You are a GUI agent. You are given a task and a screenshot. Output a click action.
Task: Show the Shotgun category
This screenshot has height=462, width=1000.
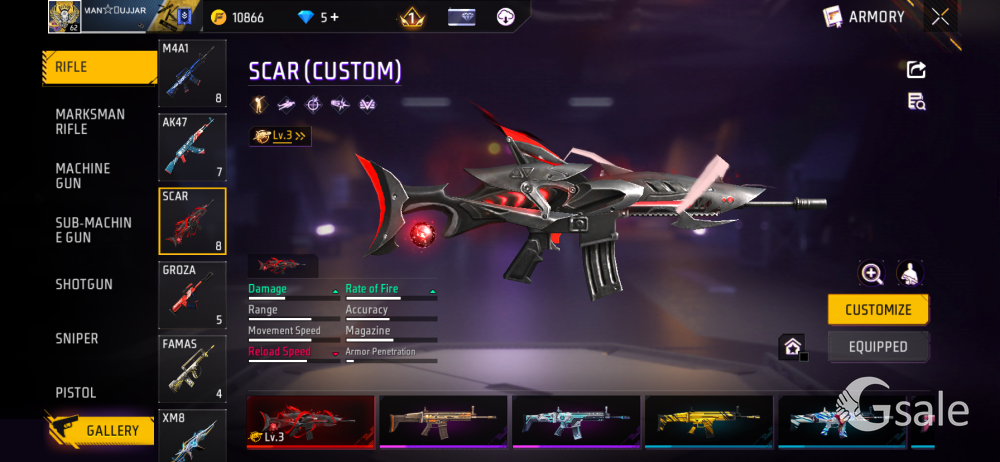pyautogui.click(x=84, y=285)
